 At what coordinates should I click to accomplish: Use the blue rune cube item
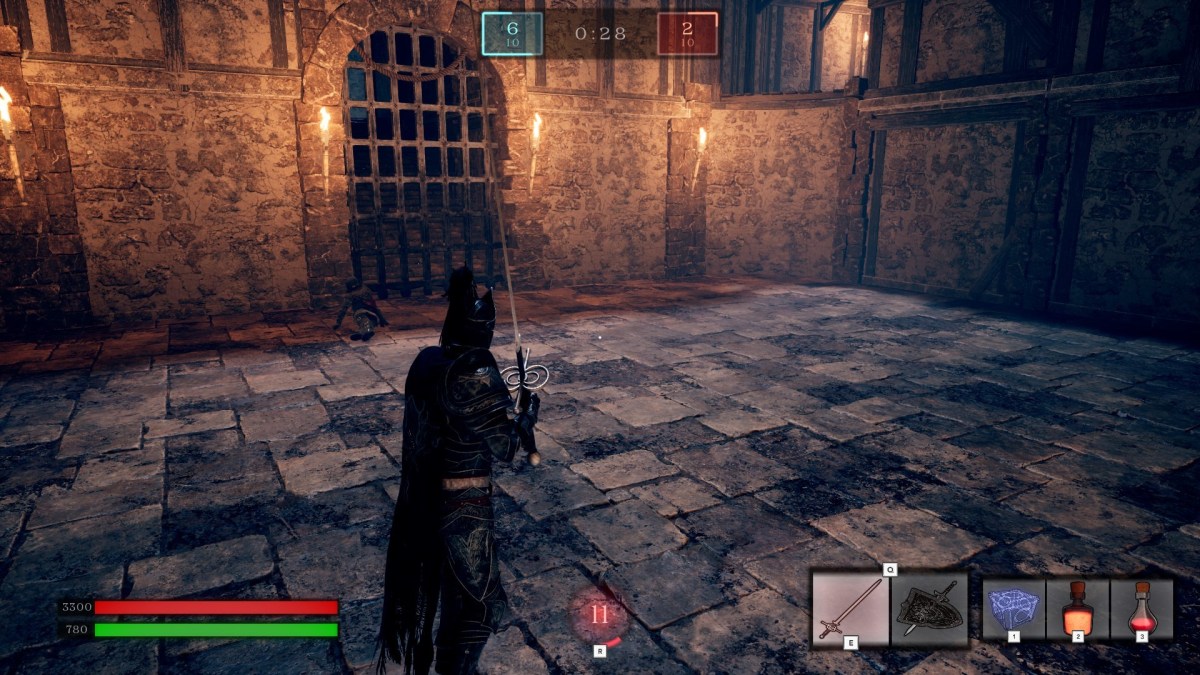[1013, 608]
